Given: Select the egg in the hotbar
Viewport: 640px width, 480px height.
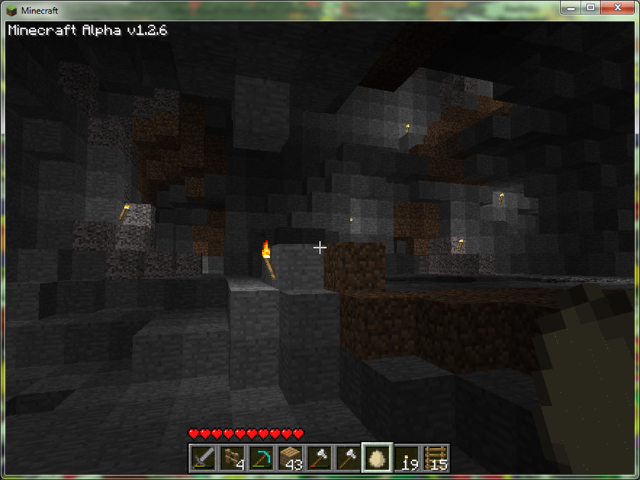Looking at the screenshot, I should pyautogui.click(x=377, y=458).
